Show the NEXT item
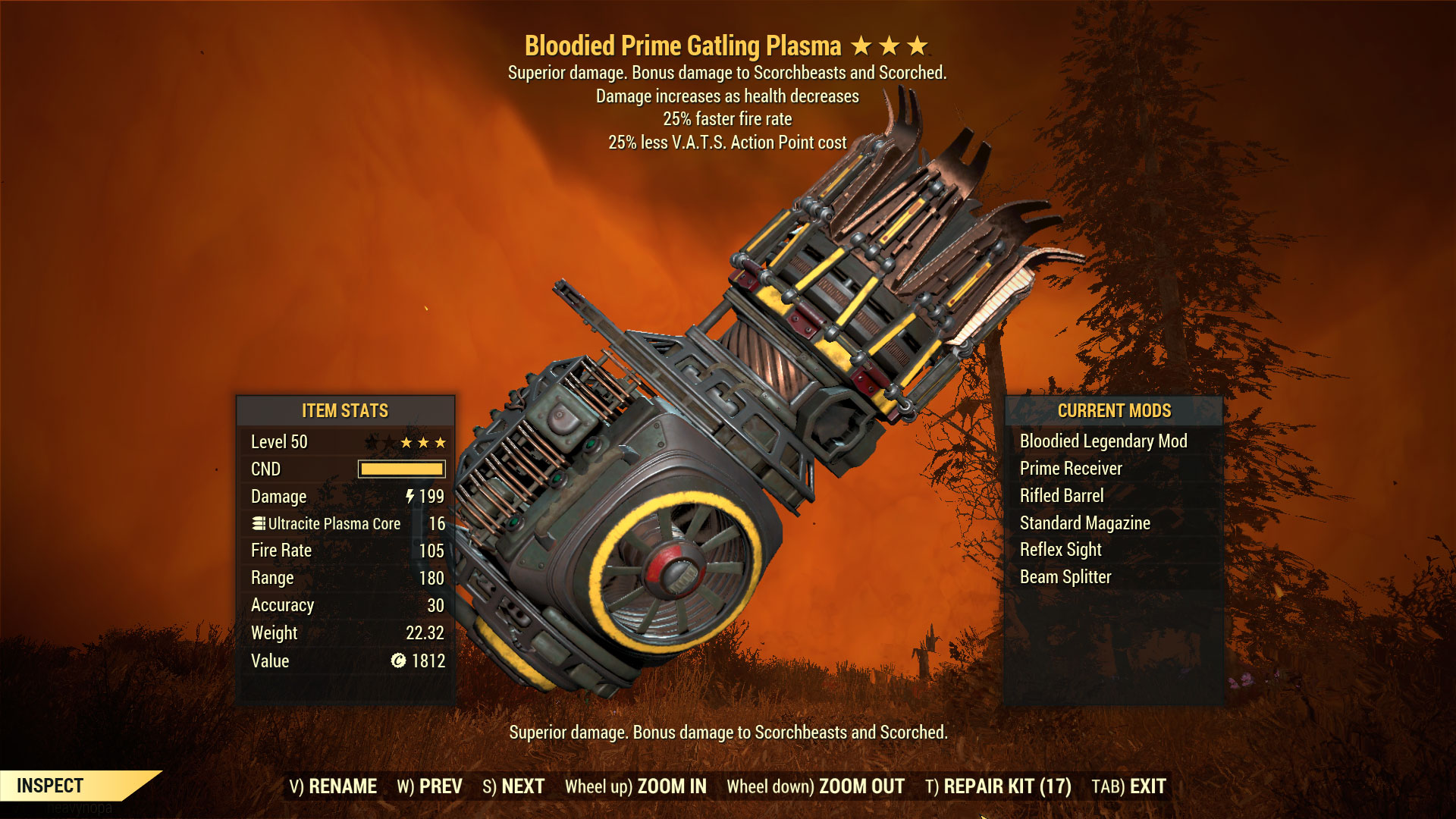 point(513,786)
